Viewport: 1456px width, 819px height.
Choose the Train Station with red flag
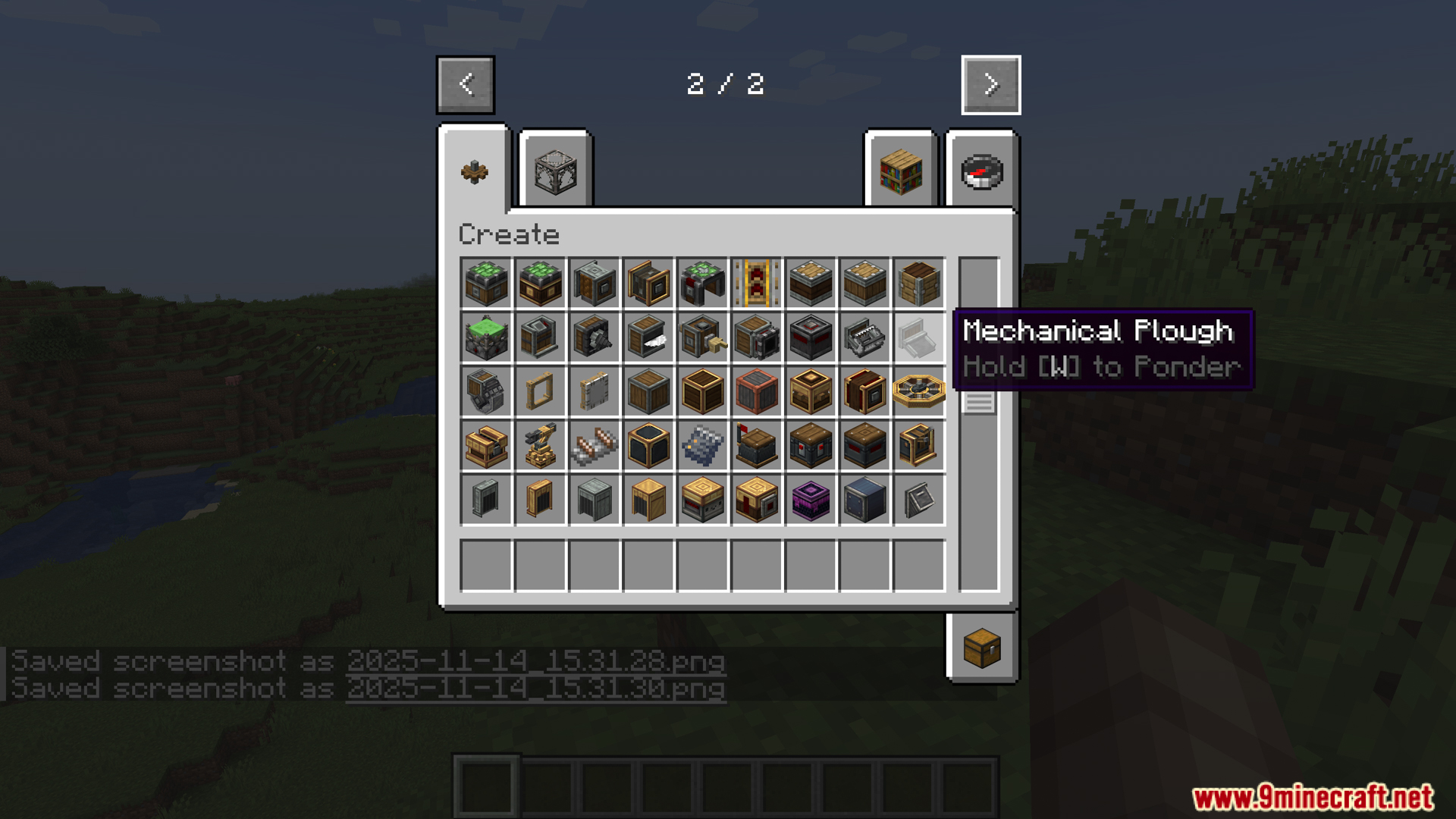point(756,446)
